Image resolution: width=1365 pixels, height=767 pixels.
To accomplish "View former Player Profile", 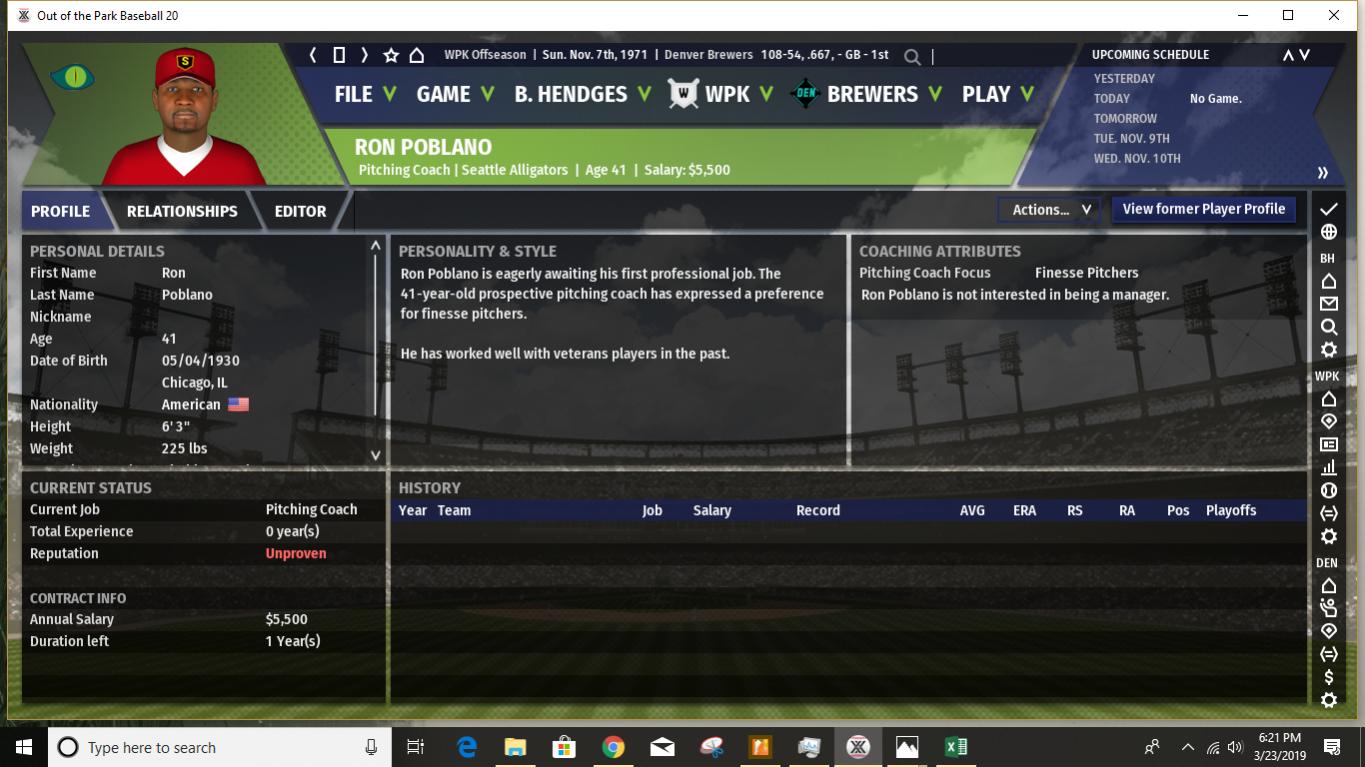I will pos(1203,209).
